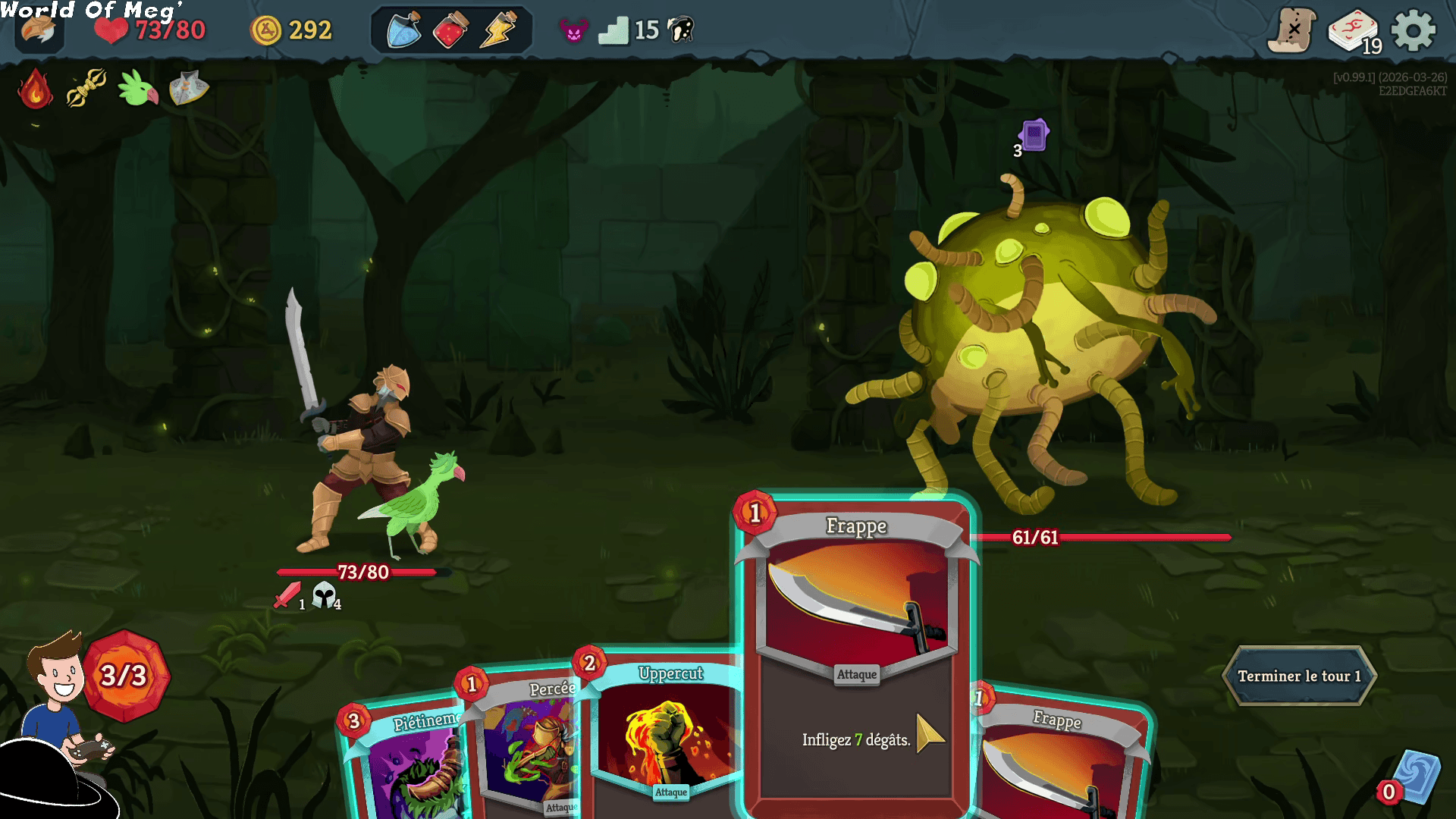Open the discard pile showing 0
The image size is (1456, 819).
coord(1410,780)
